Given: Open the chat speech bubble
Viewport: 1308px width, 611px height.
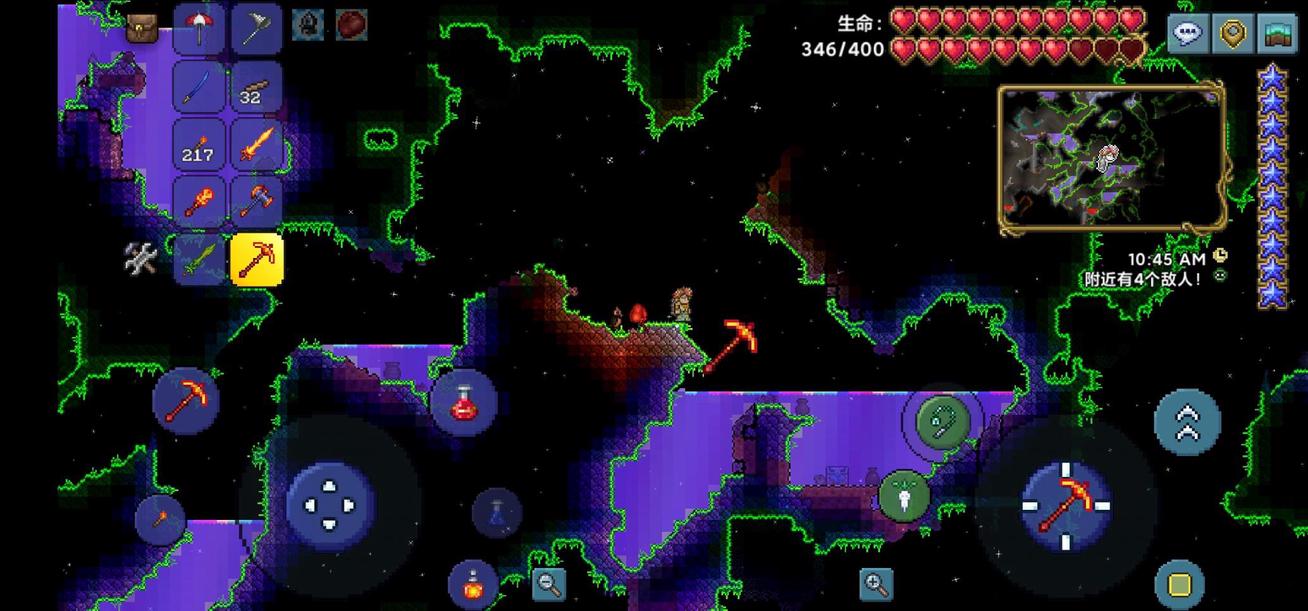Looking at the screenshot, I should [x=1188, y=33].
